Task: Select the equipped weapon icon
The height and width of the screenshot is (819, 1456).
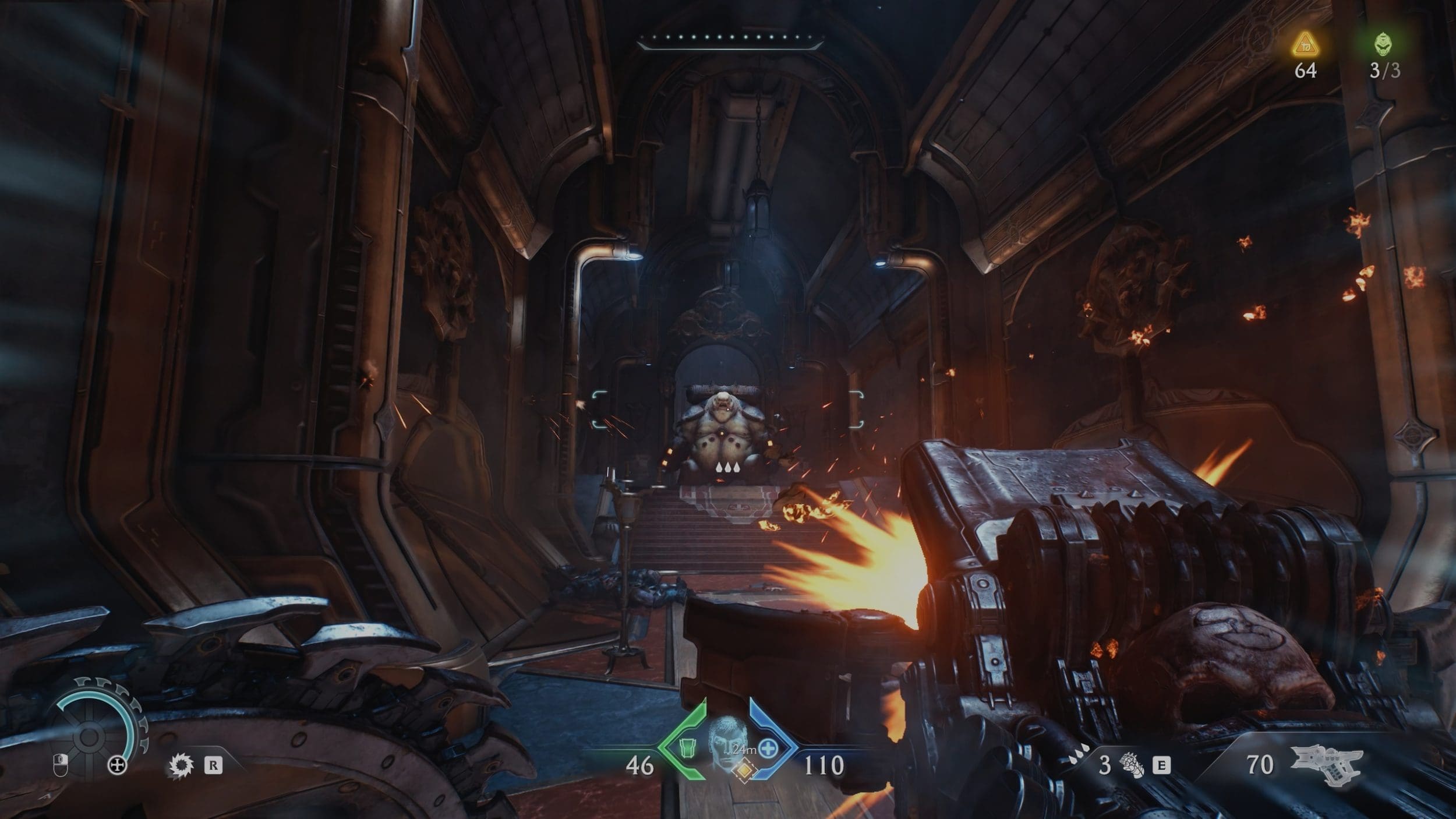Action: (1328, 765)
